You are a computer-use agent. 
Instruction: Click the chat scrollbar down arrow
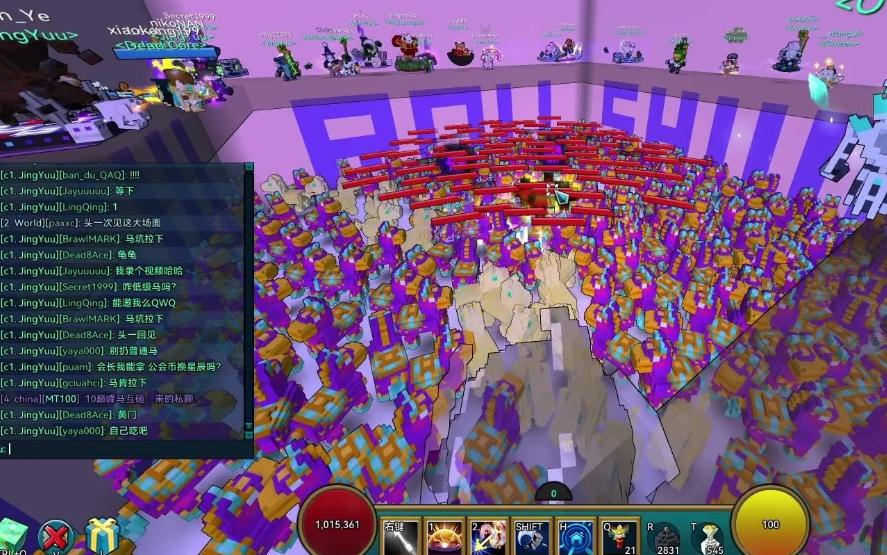249,435
